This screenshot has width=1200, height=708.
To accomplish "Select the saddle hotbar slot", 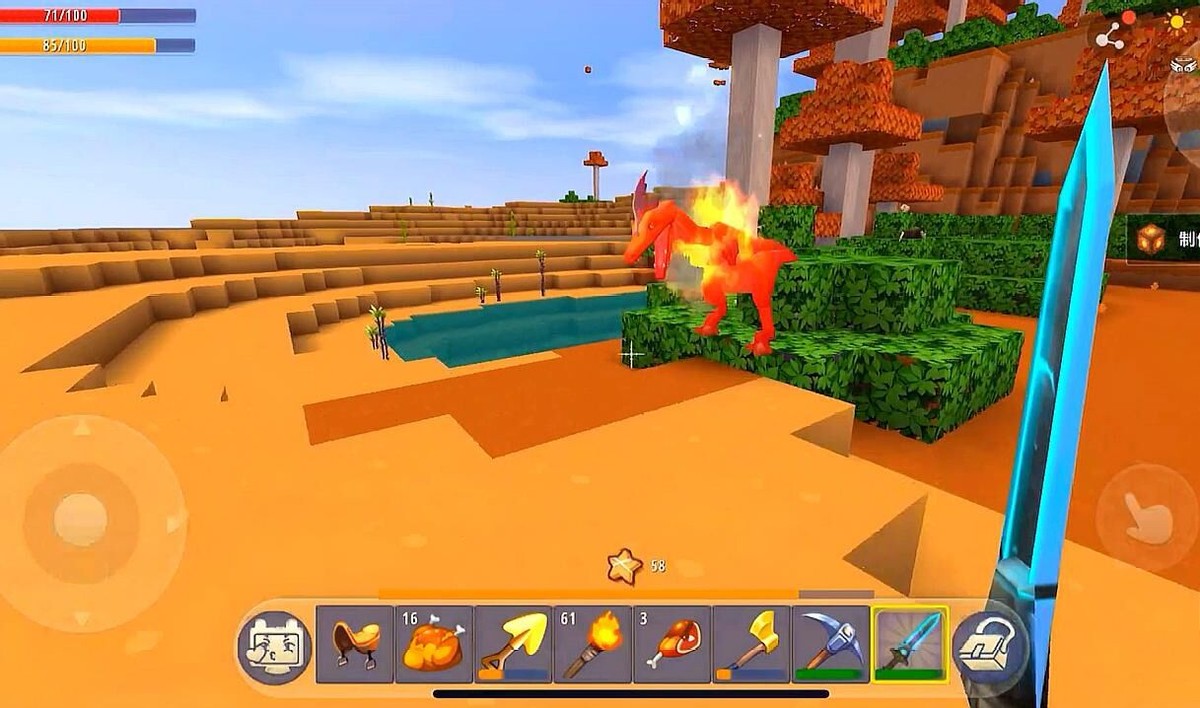I will click(355, 644).
